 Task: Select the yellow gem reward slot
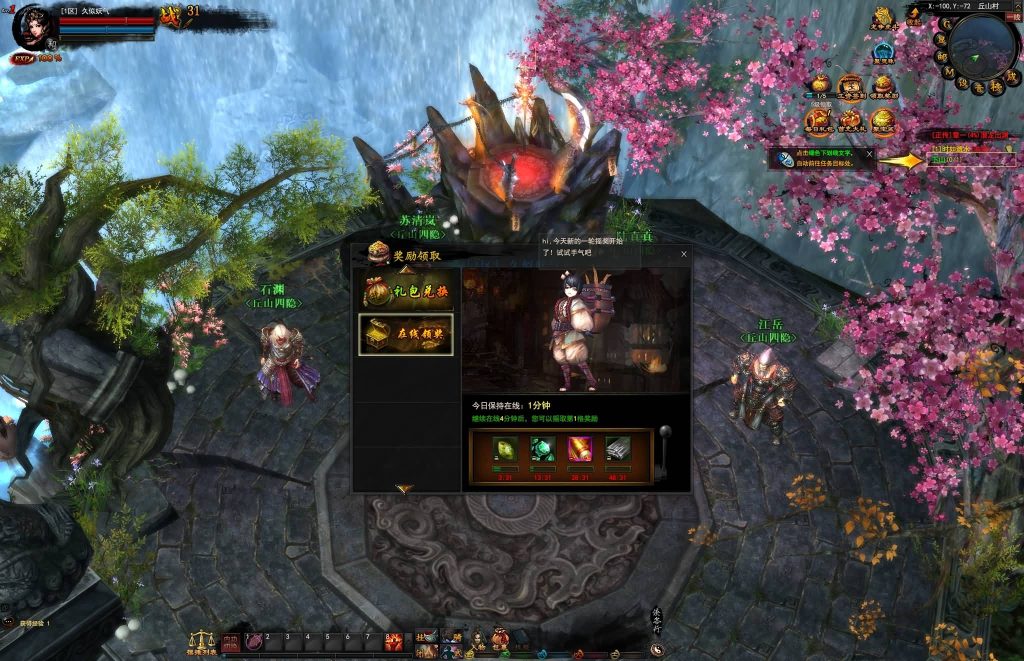tap(504, 450)
